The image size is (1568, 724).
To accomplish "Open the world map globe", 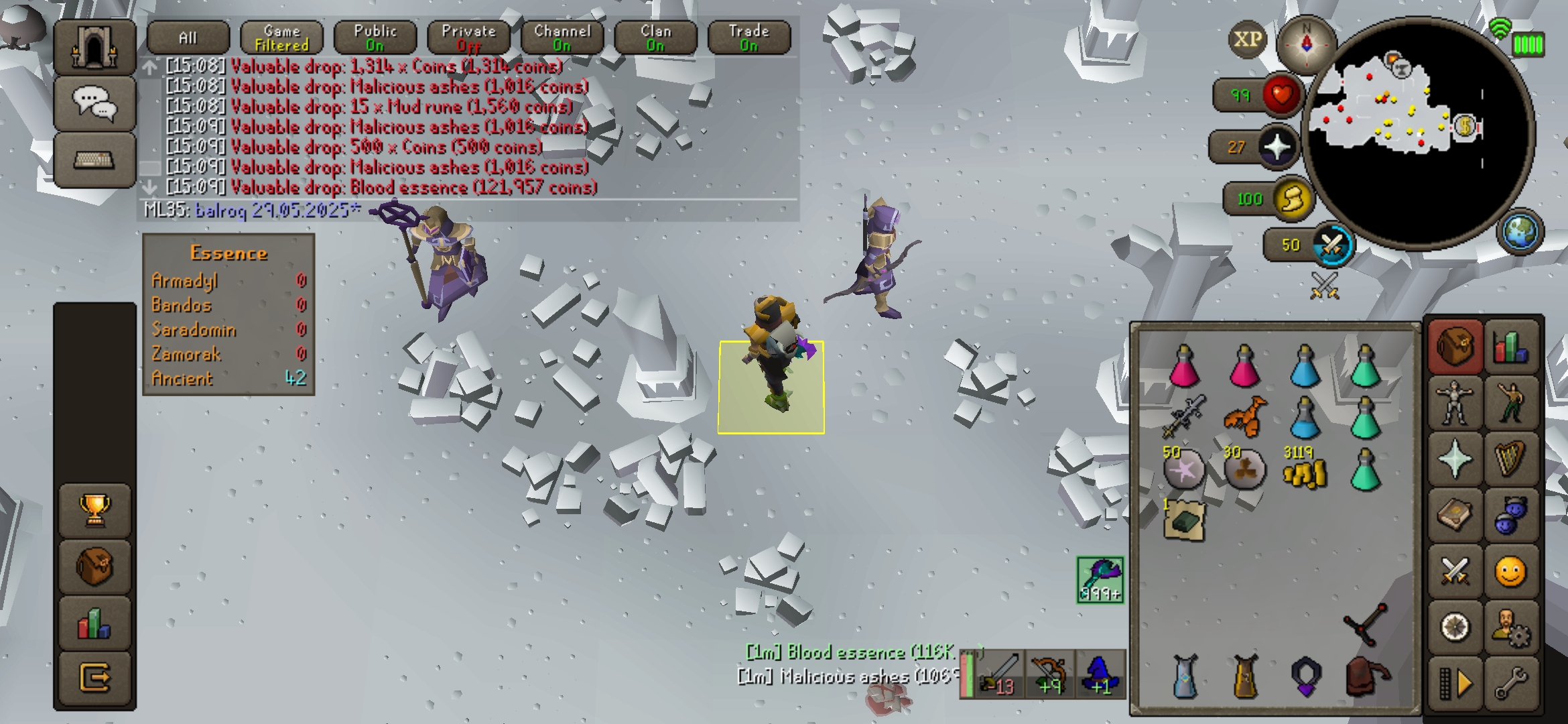I will 1520,233.
